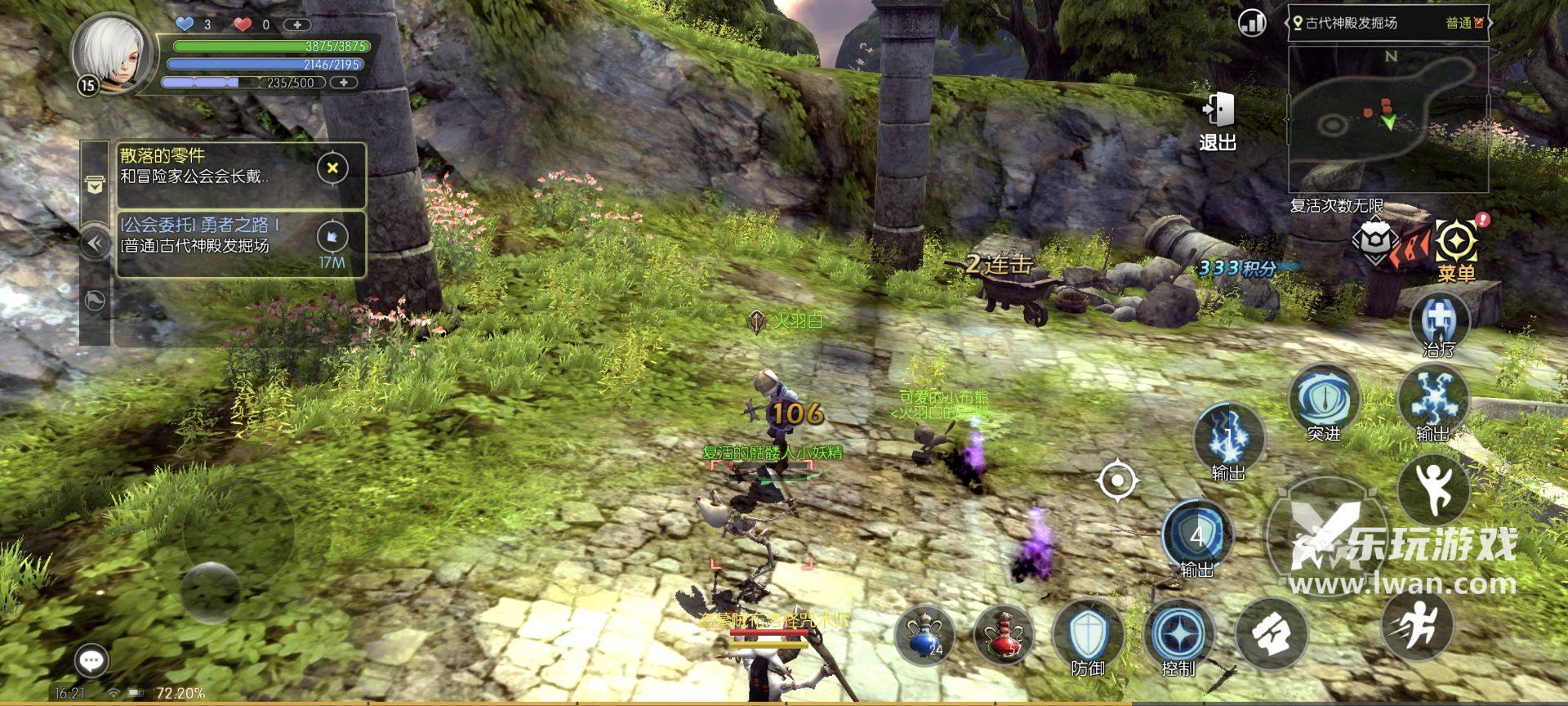Collapse the quest tracker with double-arrow
The height and width of the screenshot is (706, 1568).
[x=96, y=243]
